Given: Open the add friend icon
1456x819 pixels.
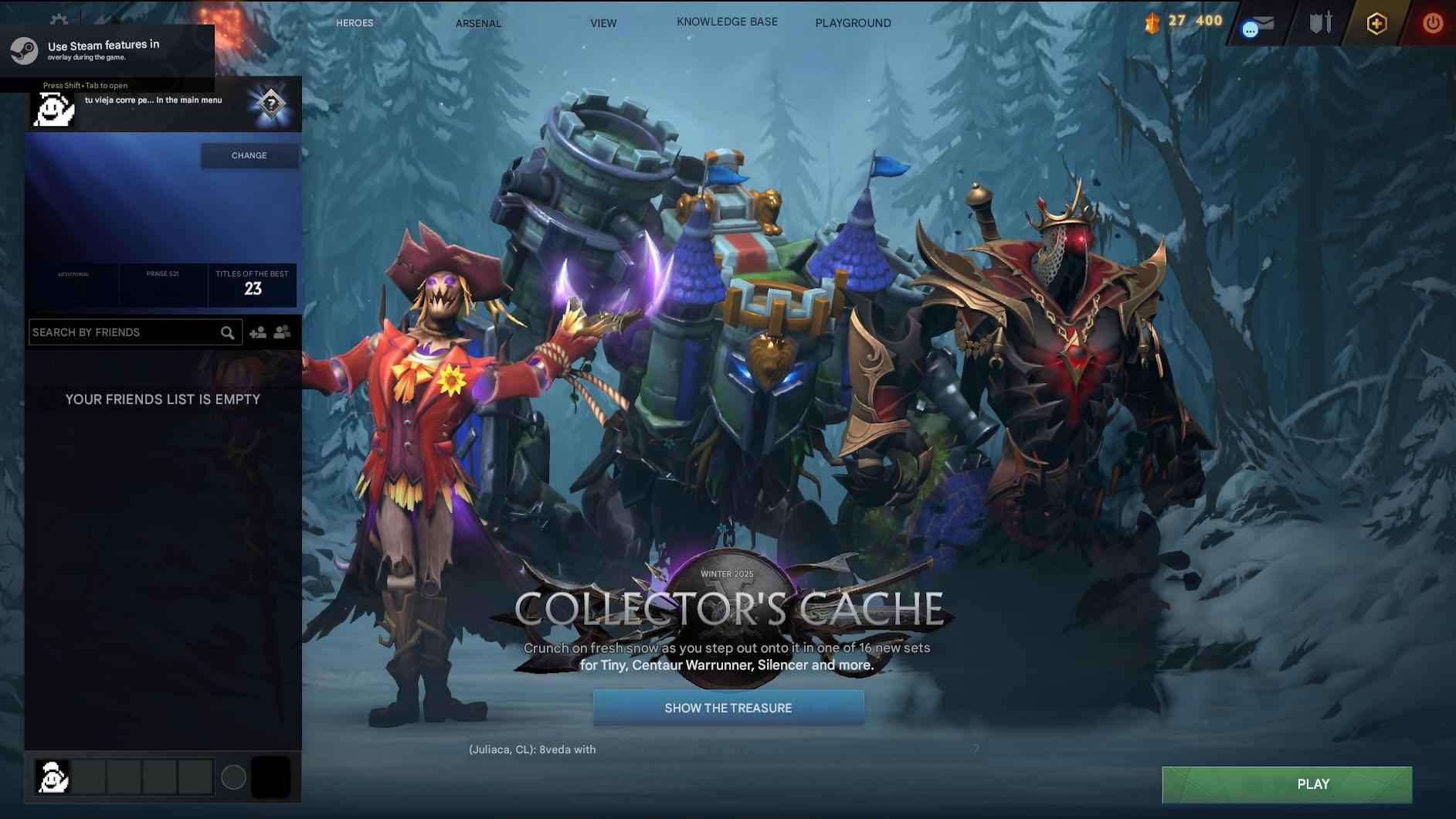Looking at the screenshot, I should pos(259,331).
